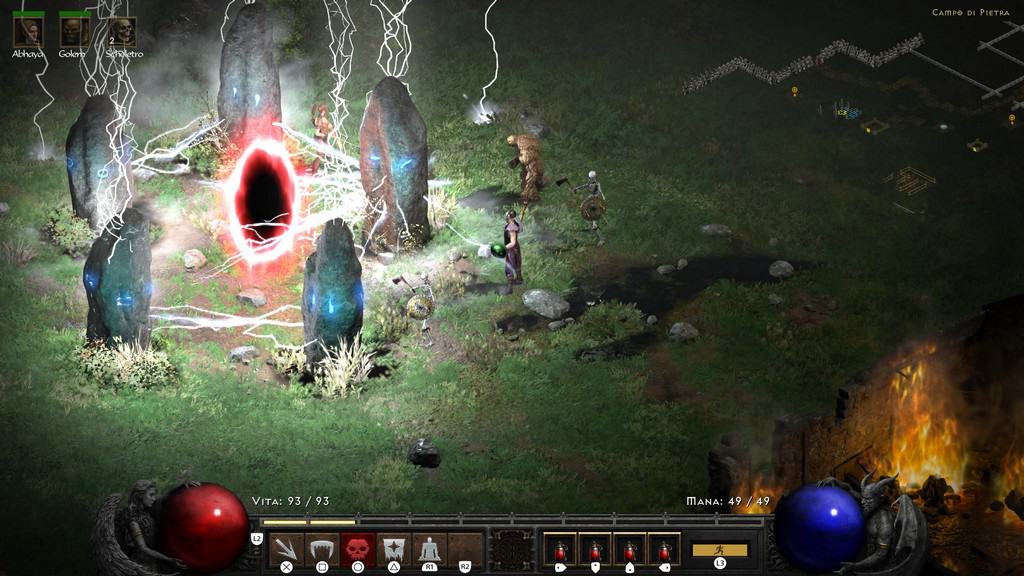Viewport: 1024px width, 576px height.
Task: Trigger the star banner skill
Action: pos(394,549)
